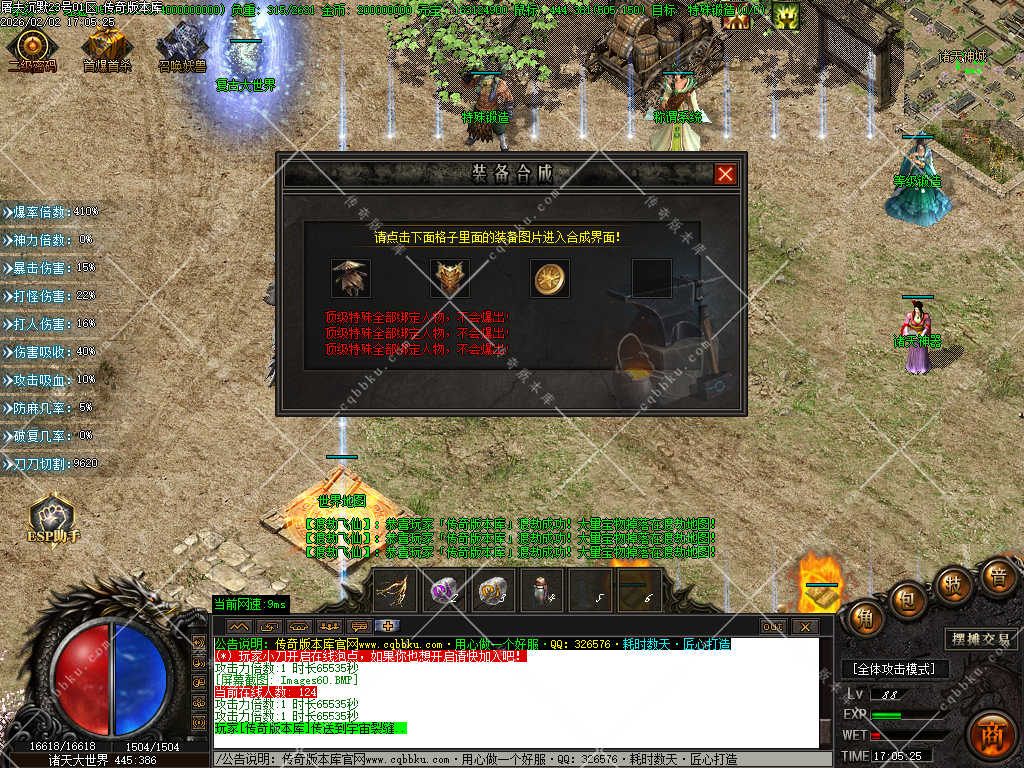Choose the golden armor crest synthesis item

[450, 278]
